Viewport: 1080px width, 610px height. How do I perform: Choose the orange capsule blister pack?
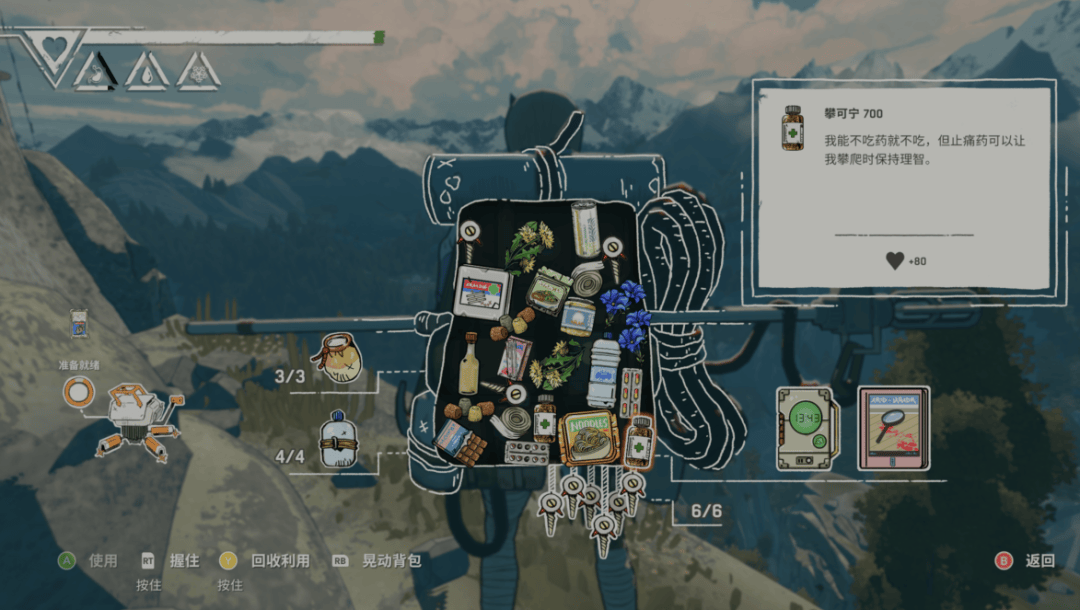pos(631,392)
